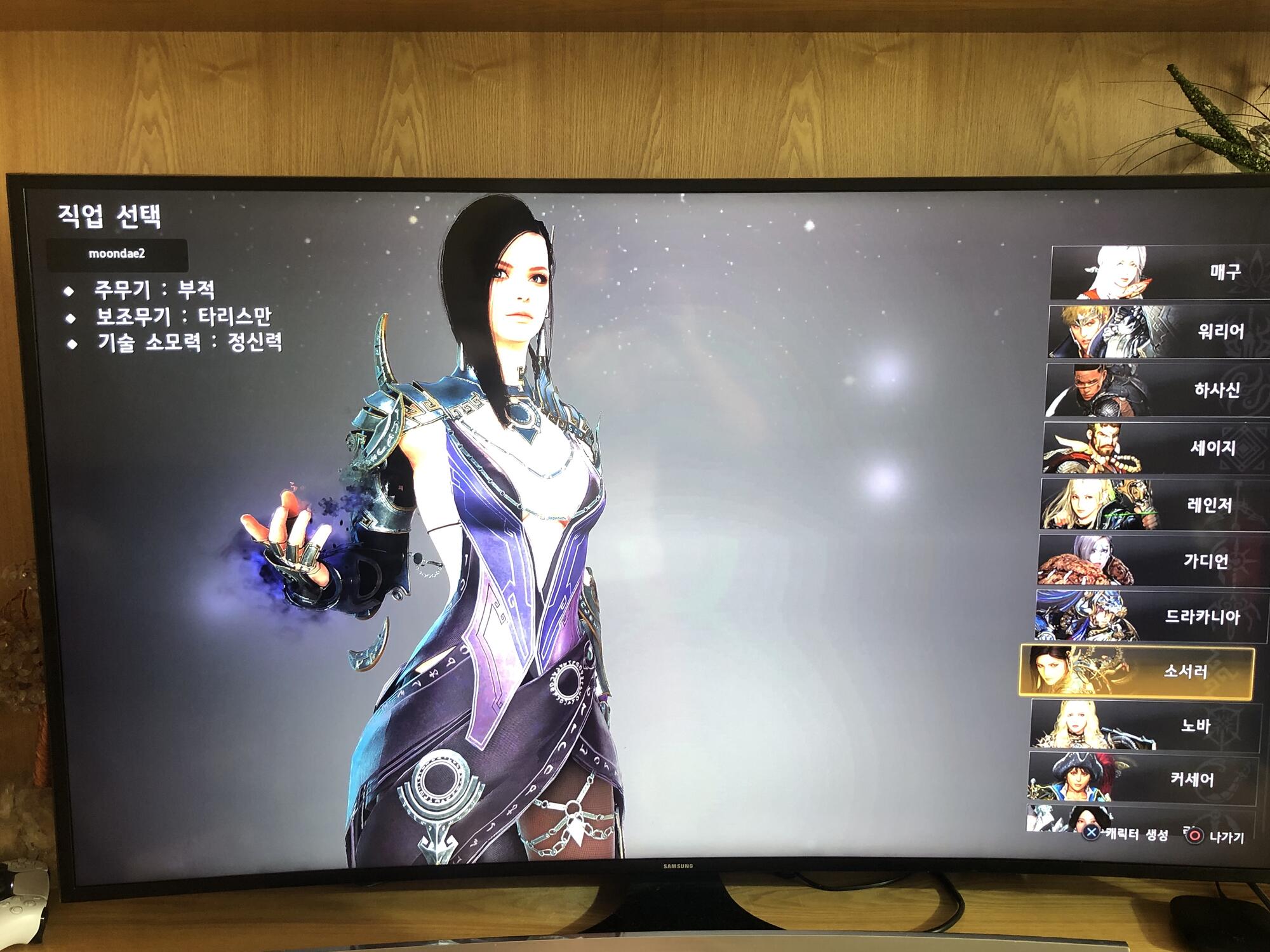Click the Drakania (드라카니아) portrait icon

tap(1092, 612)
